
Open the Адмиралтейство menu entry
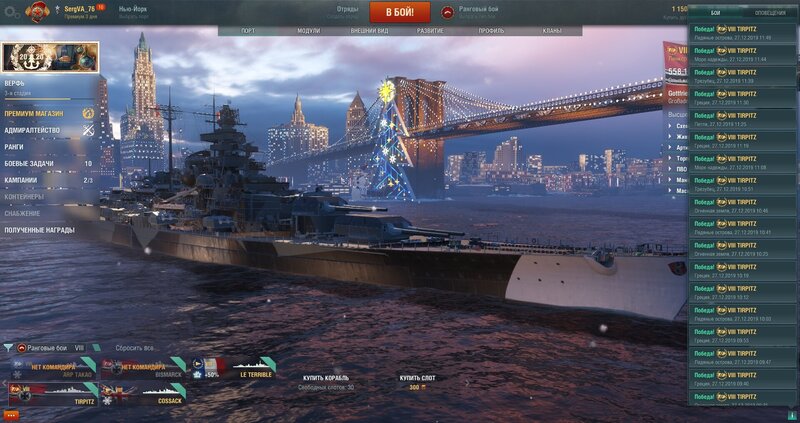tap(32, 130)
